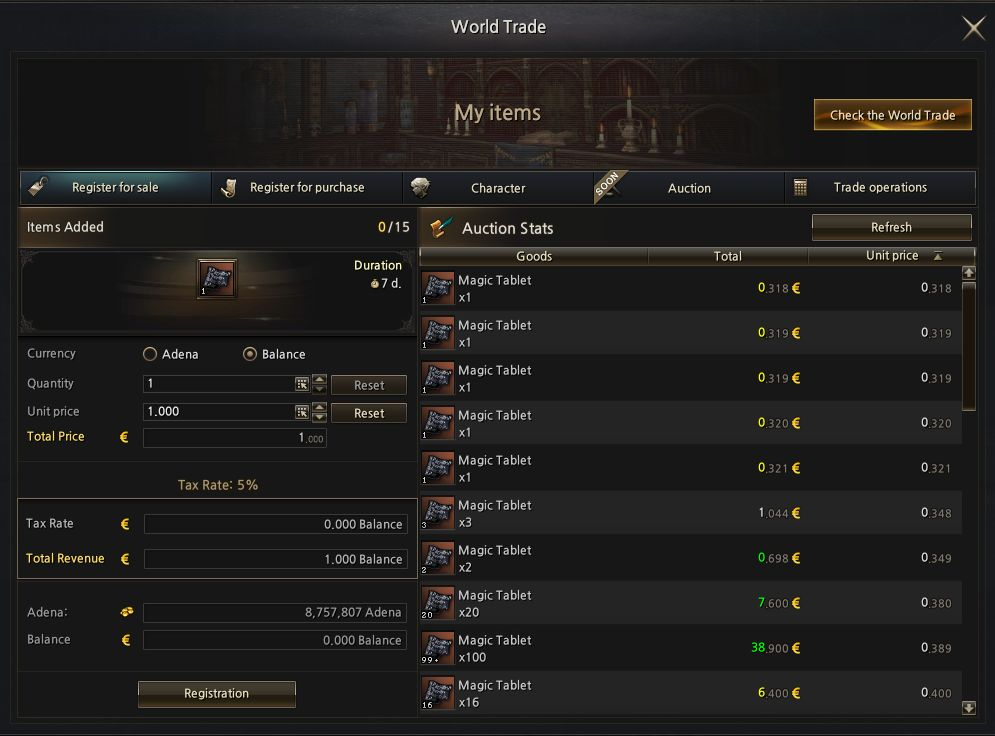Click the Quantity input field
995x736 pixels.
218,384
